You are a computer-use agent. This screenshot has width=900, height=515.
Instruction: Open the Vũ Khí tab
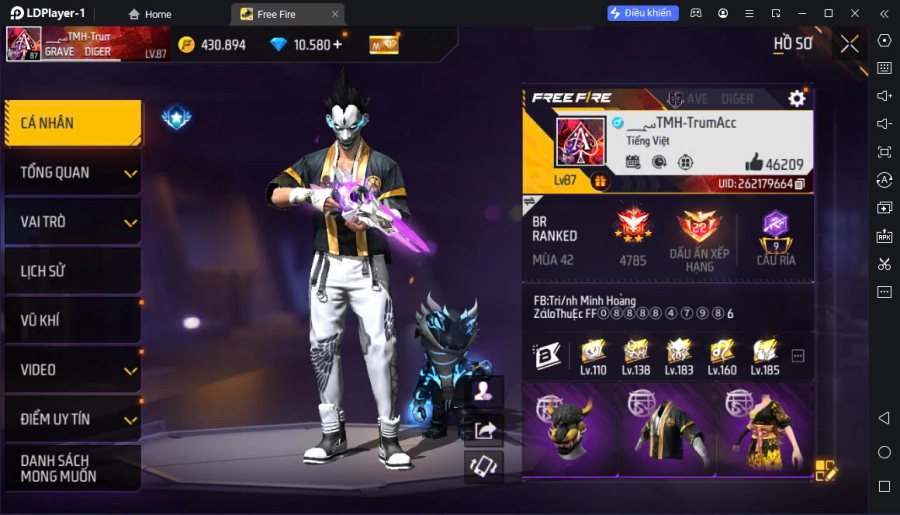(x=72, y=320)
